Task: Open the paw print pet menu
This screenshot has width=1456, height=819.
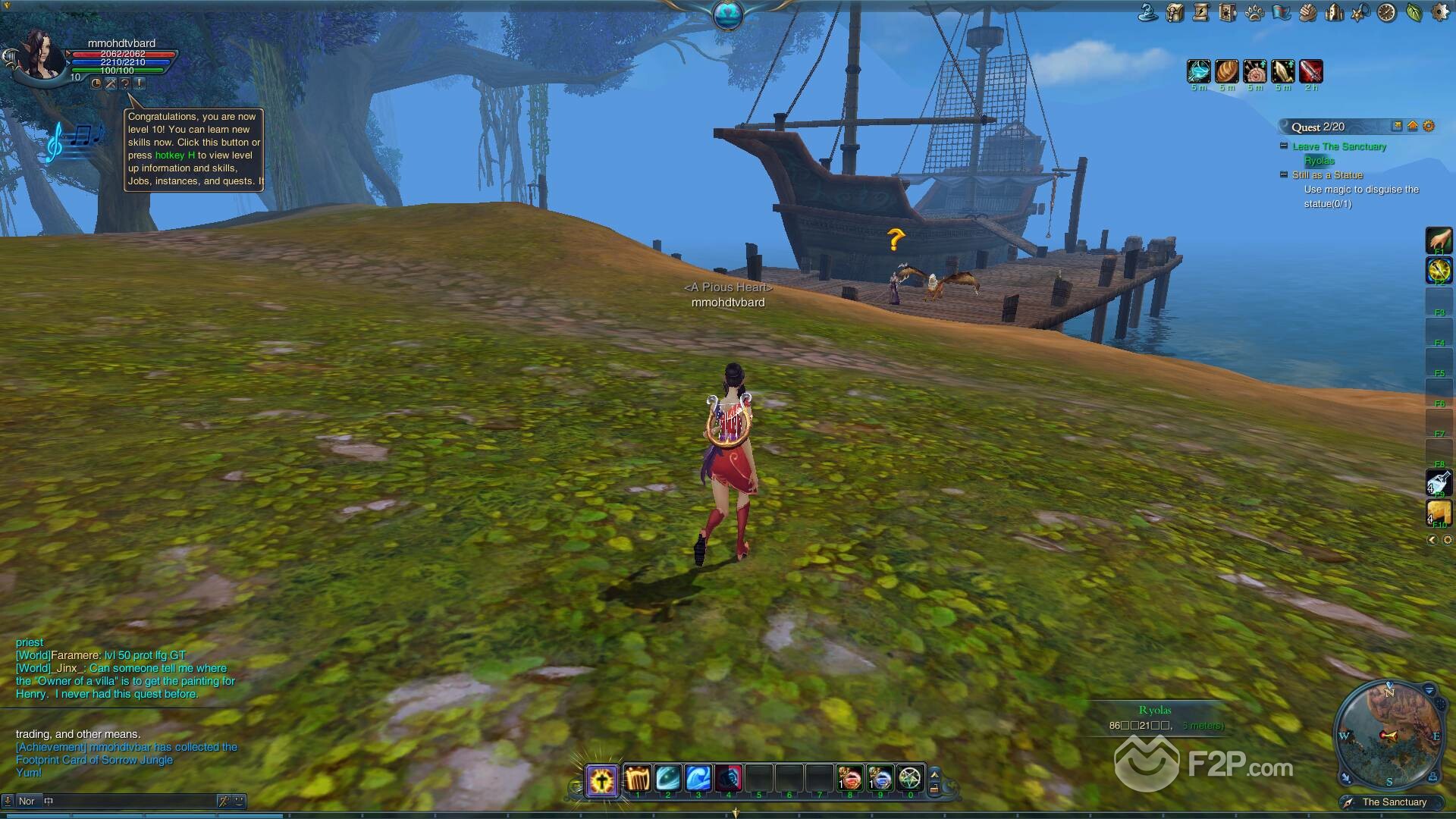Action: 1254,12
